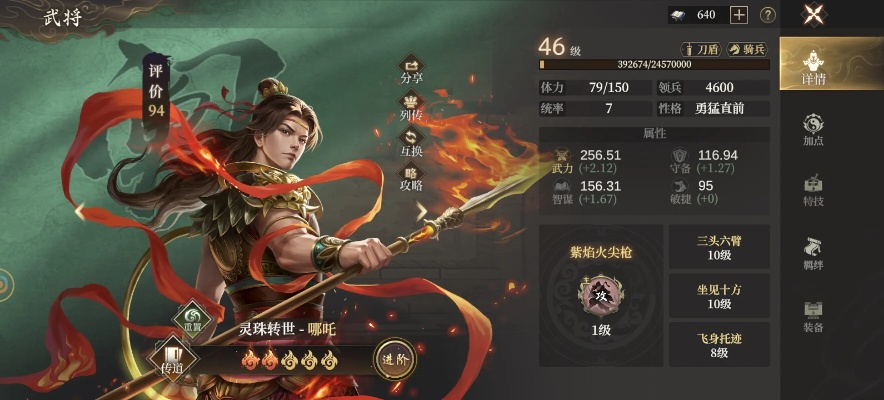Choose the 坐见十方 skill
Screen dimensions: 884x400
tap(719, 296)
